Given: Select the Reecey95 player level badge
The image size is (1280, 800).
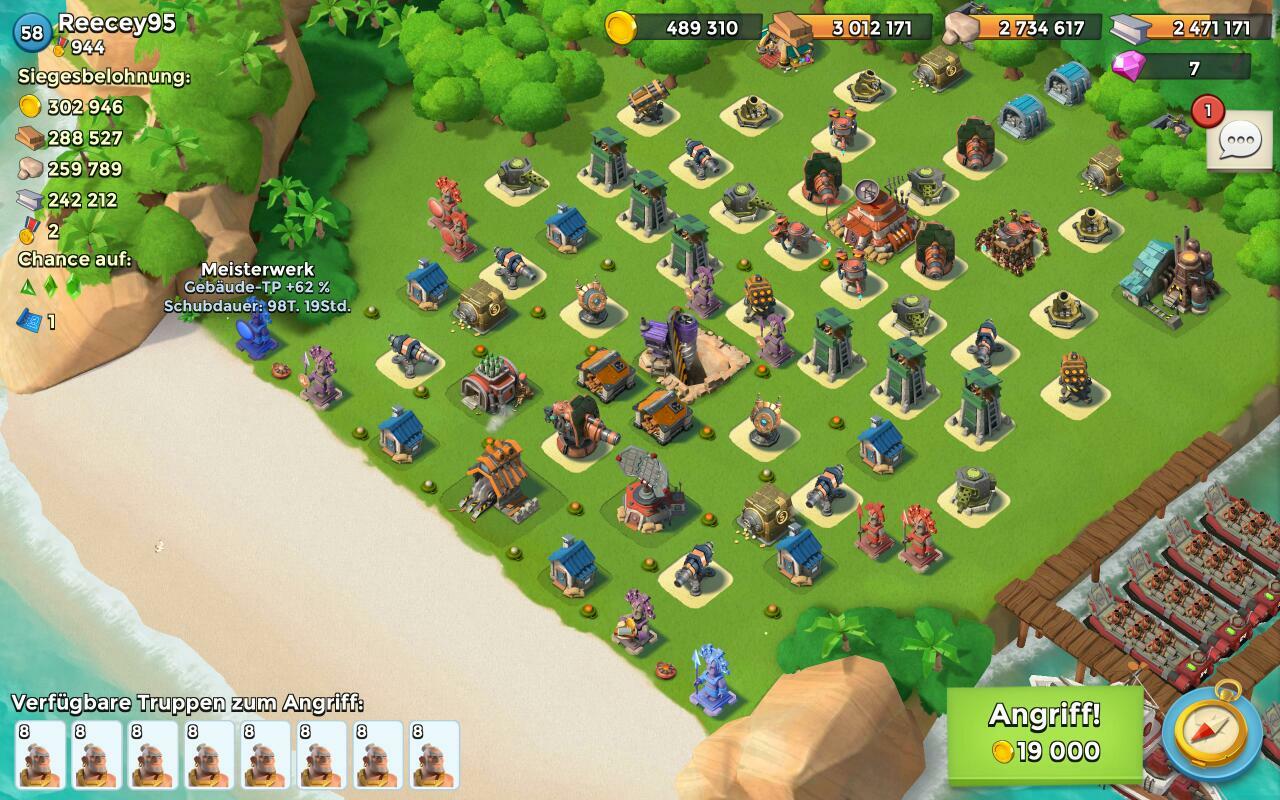Looking at the screenshot, I should pos(32,32).
